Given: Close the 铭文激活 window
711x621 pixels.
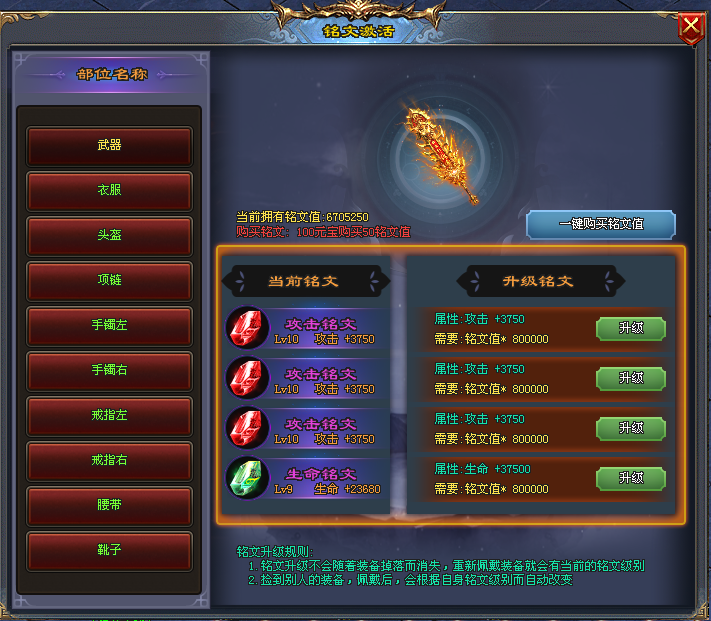Looking at the screenshot, I should tap(690, 28).
